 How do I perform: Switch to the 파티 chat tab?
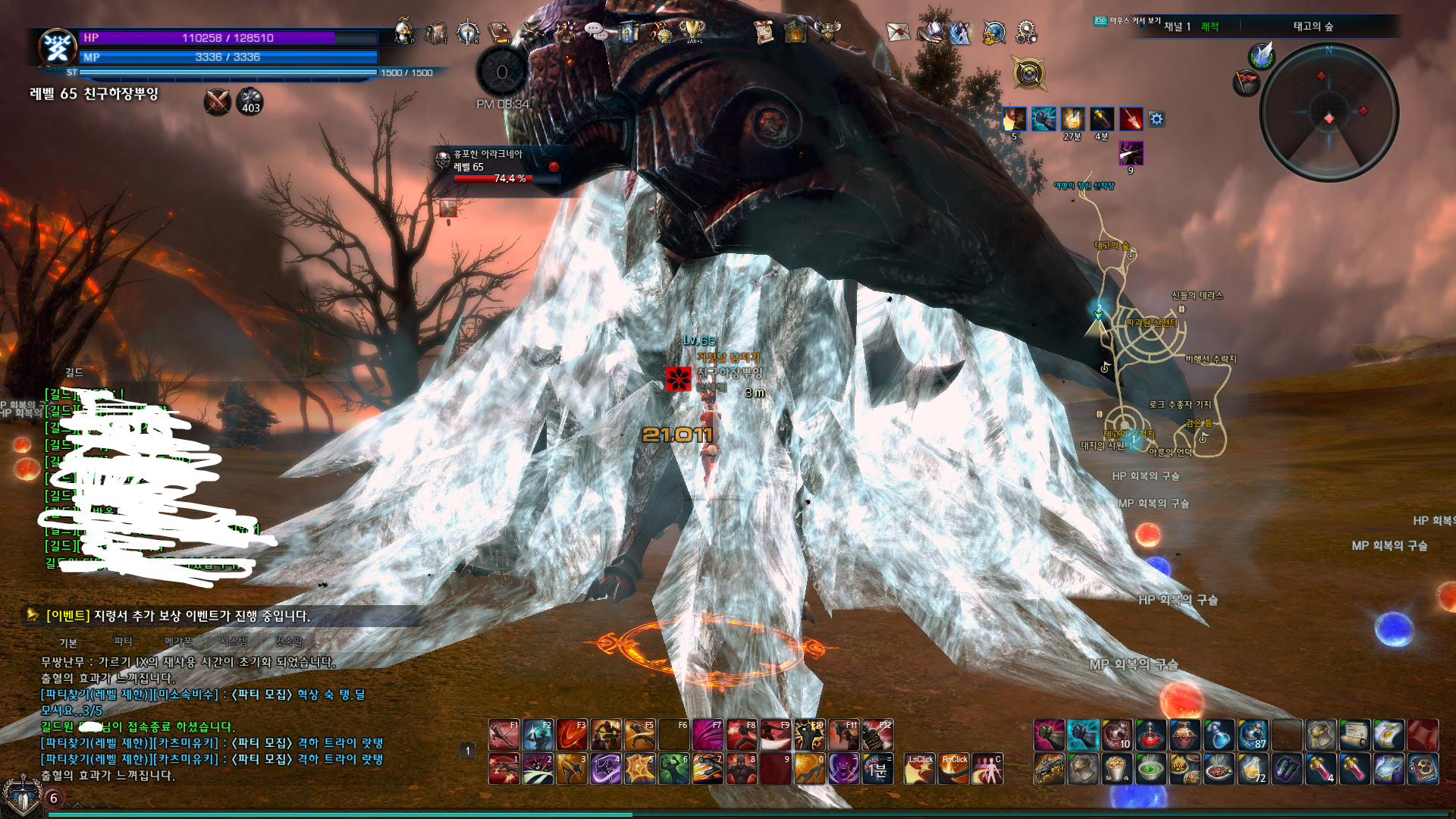coord(123,642)
